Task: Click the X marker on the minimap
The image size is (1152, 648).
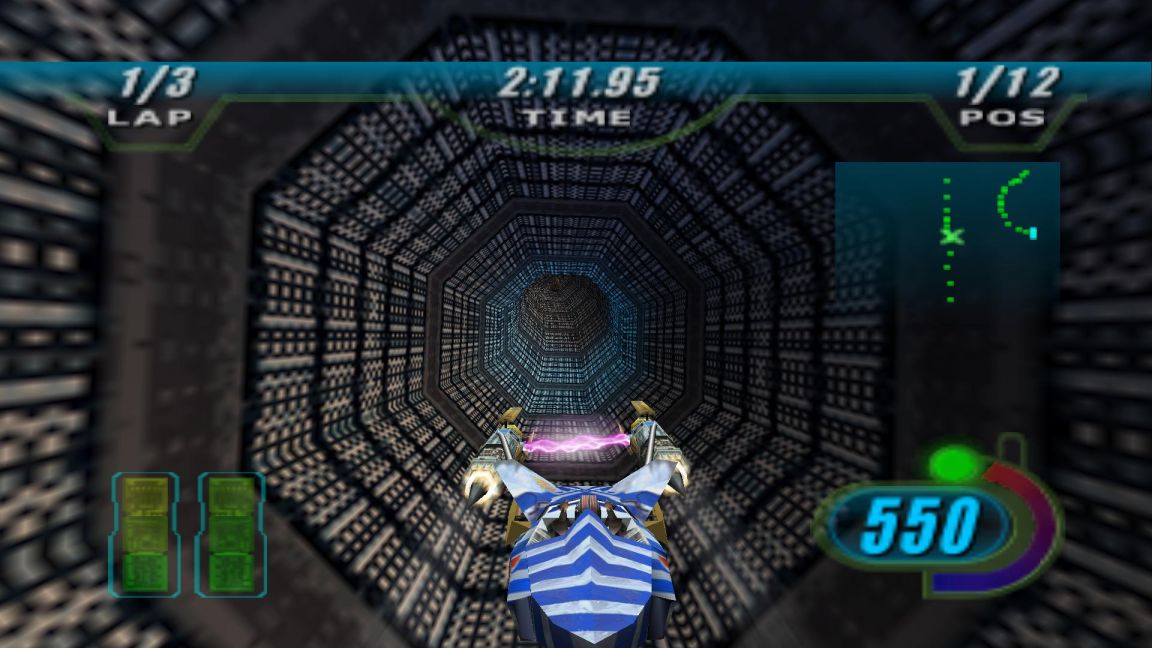Action: pyautogui.click(x=952, y=236)
